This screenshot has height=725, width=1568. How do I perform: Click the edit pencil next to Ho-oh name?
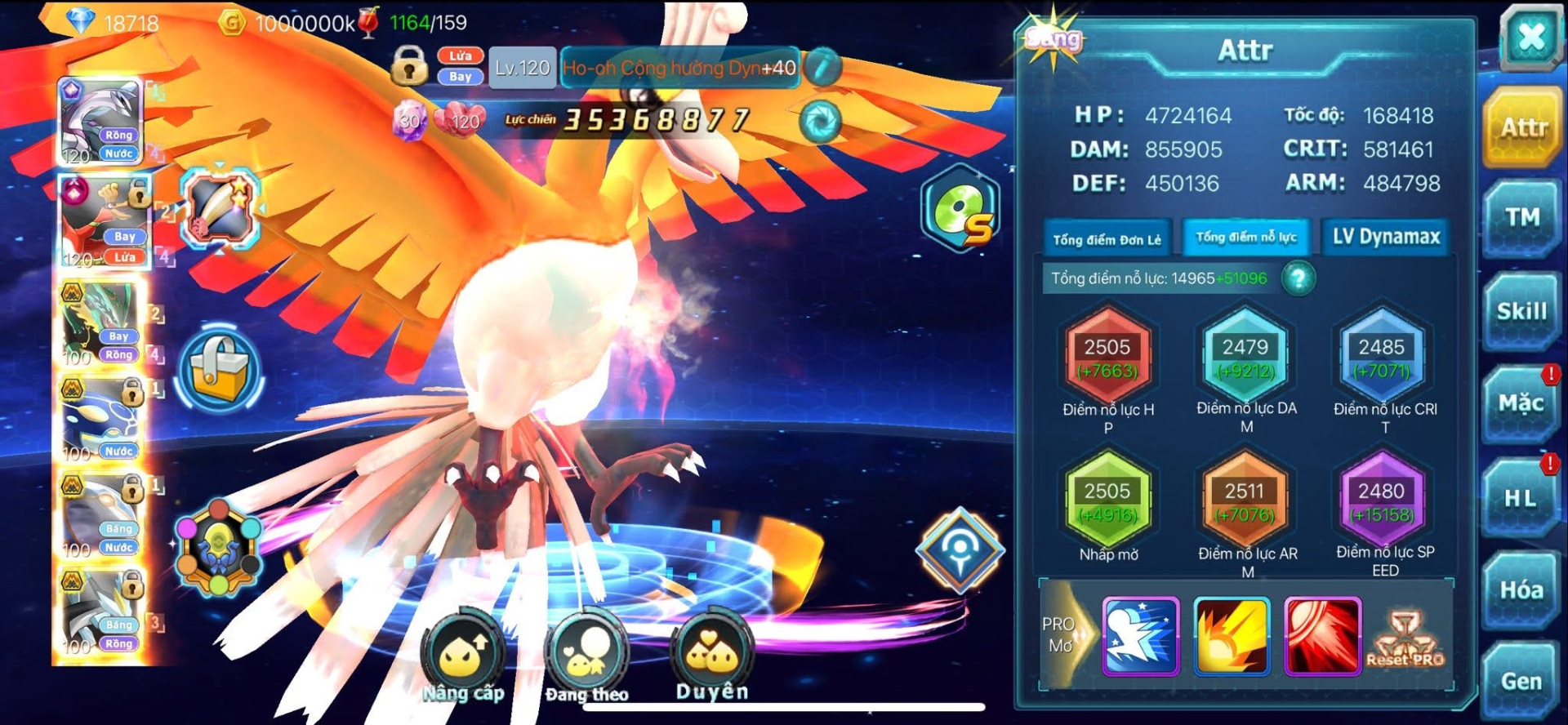(822, 68)
